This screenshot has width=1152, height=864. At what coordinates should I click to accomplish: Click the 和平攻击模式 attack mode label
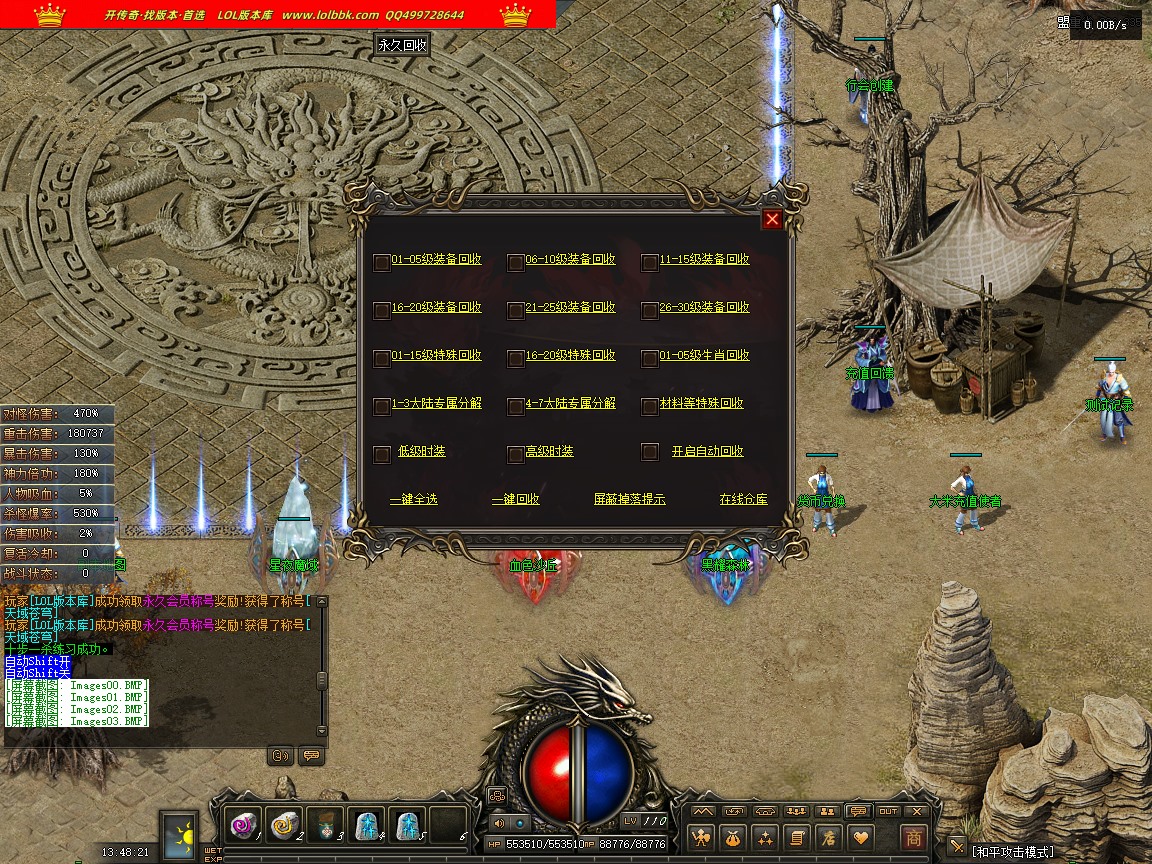(1012, 852)
